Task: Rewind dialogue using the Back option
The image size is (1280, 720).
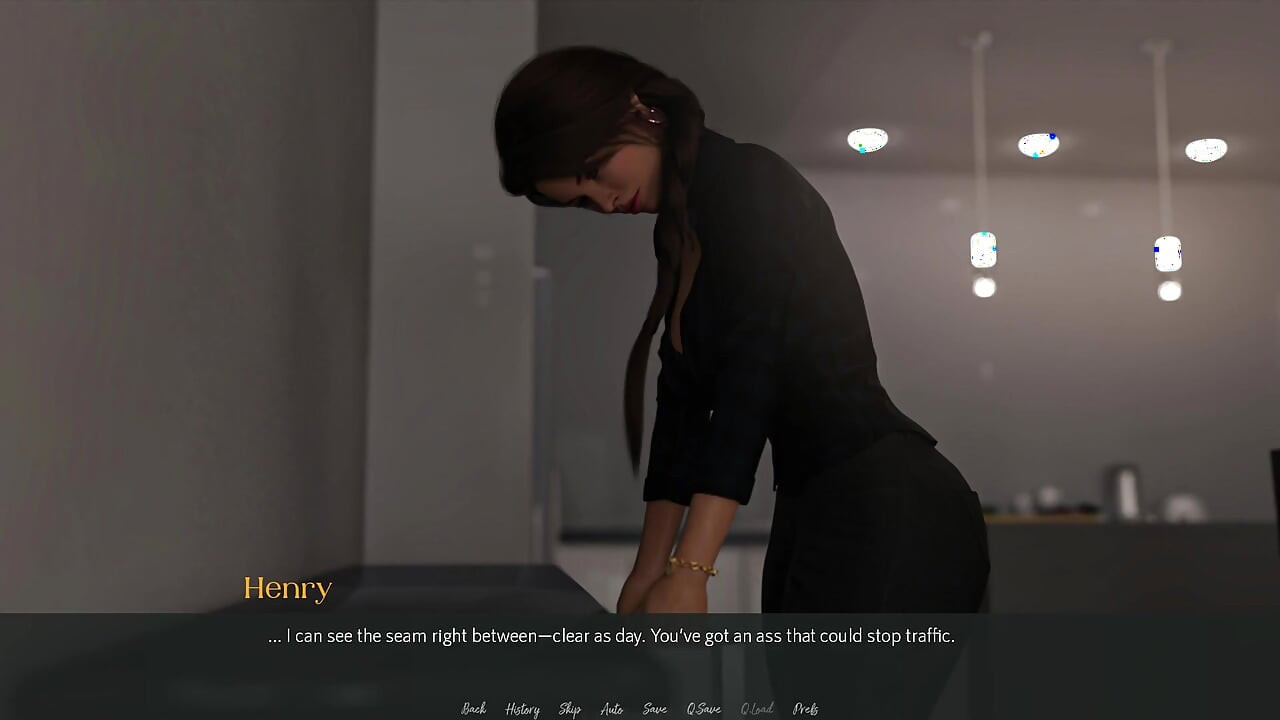Action: pyautogui.click(x=472, y=708)
